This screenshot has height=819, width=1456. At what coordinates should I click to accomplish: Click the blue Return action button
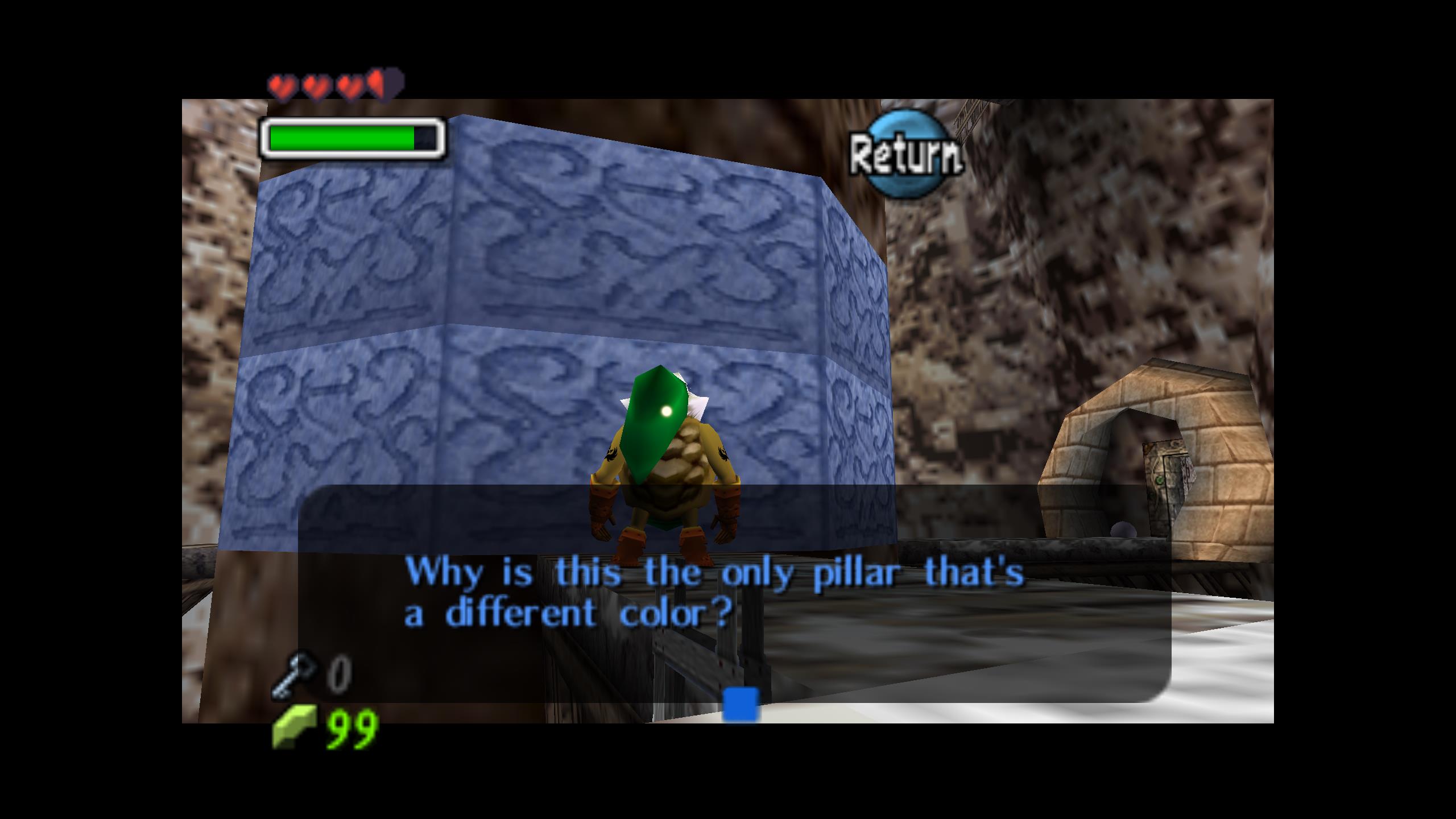point(907,154)
